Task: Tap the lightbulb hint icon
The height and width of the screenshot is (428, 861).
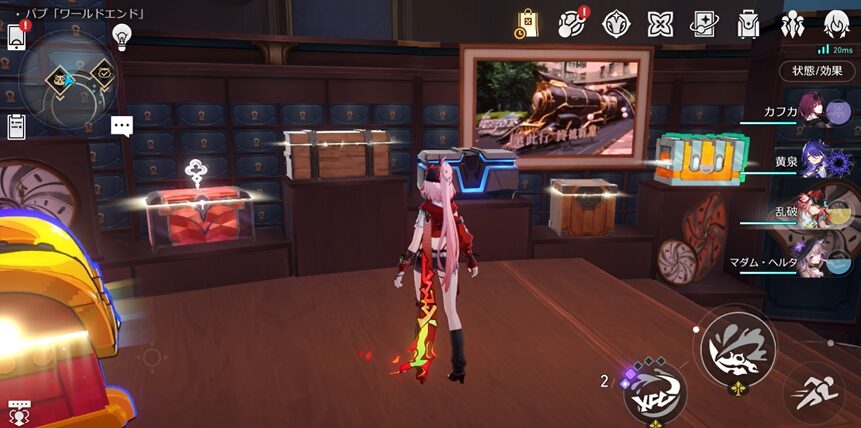Action: (x=123, y=37)
